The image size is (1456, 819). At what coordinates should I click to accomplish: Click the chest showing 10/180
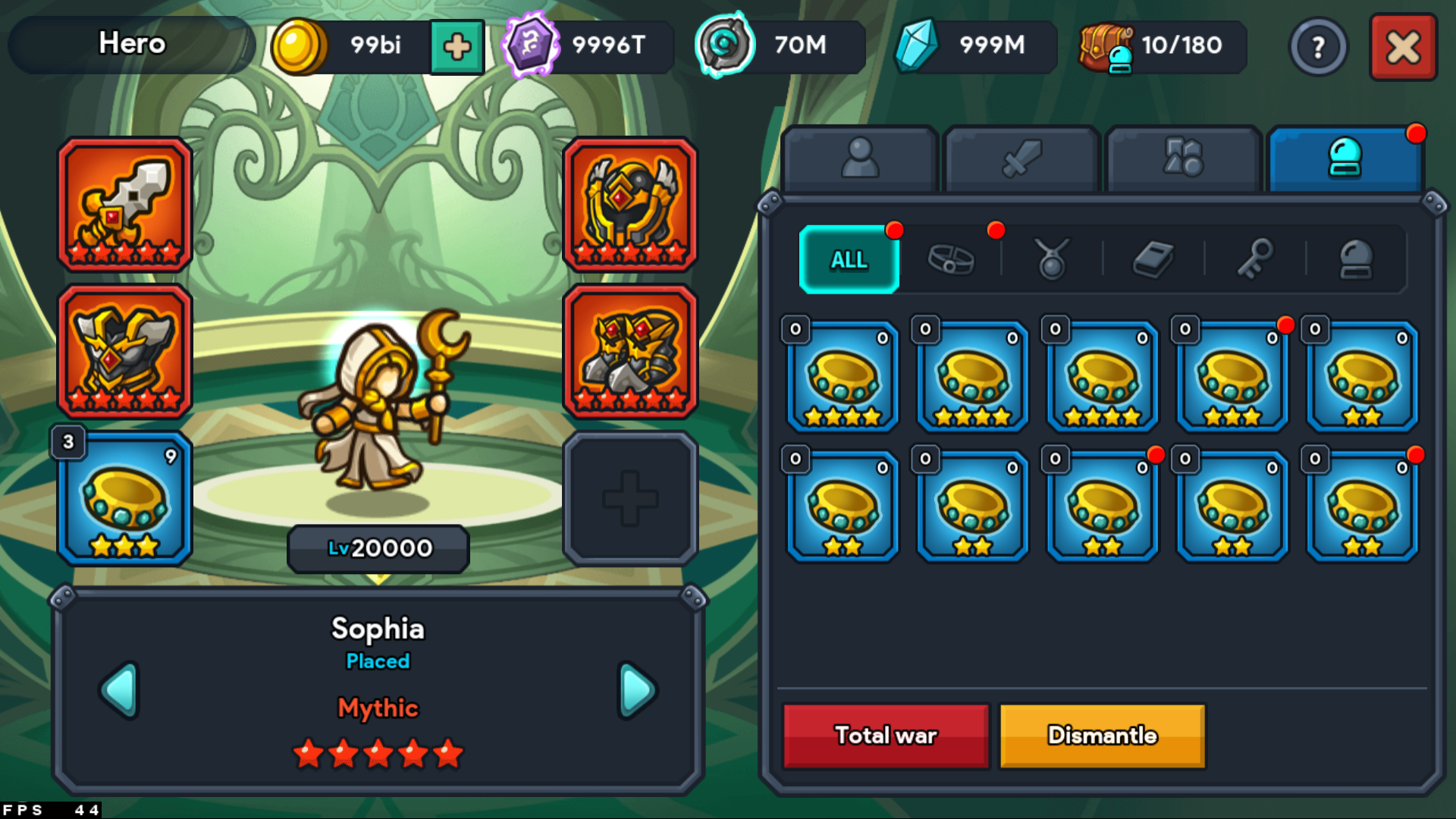[x=1160, y=47]
